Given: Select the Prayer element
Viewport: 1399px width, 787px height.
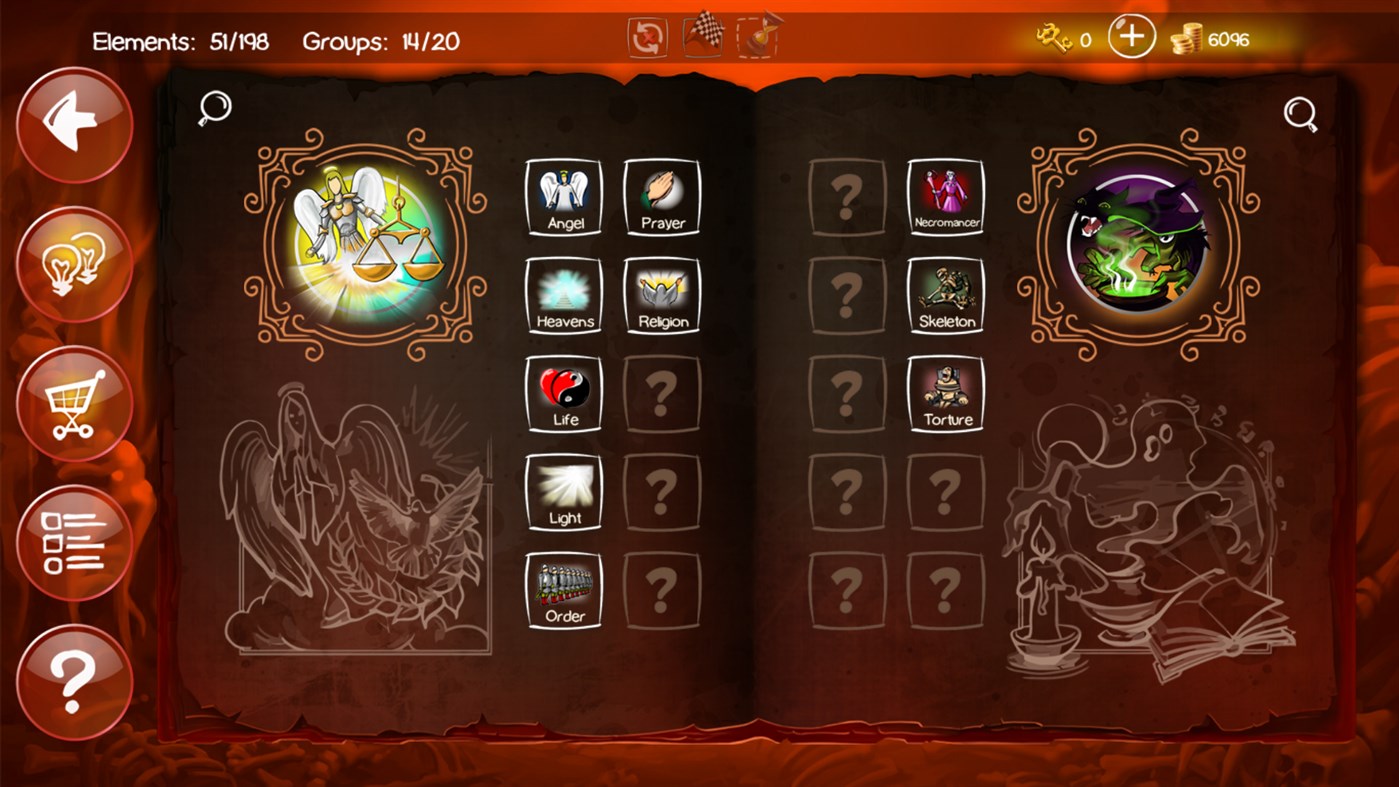Looking at the screenshot, I should pos(662,196).
